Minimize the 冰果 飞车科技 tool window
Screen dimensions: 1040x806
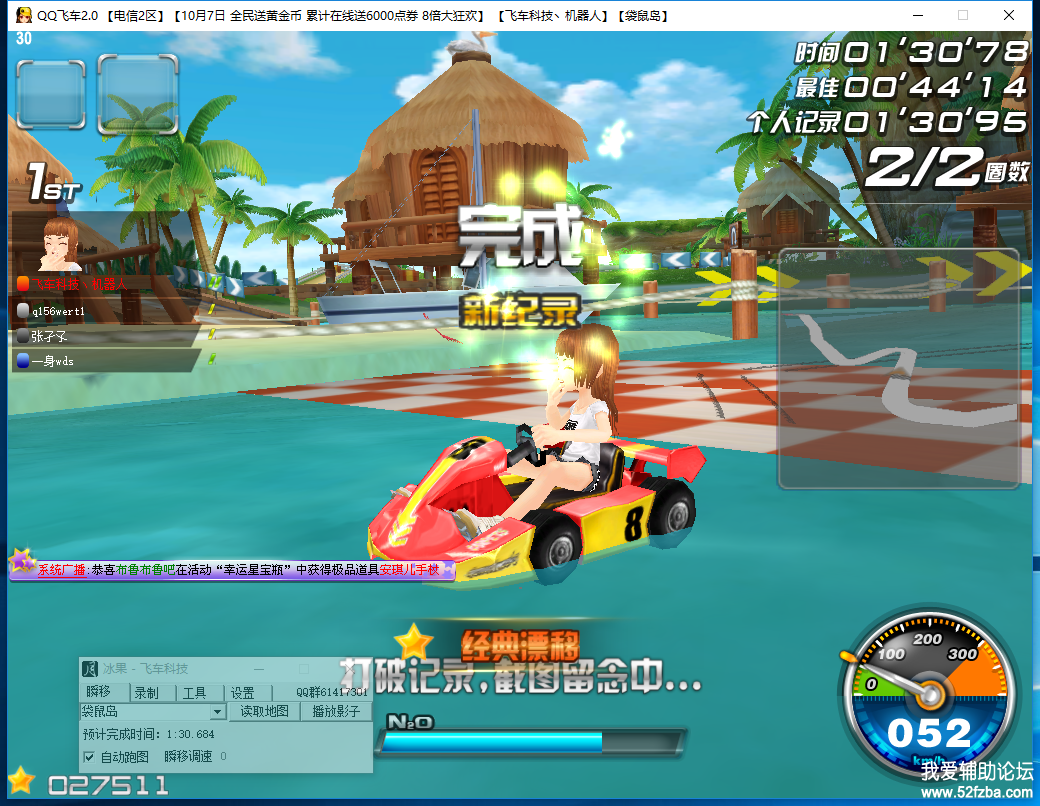259,669
